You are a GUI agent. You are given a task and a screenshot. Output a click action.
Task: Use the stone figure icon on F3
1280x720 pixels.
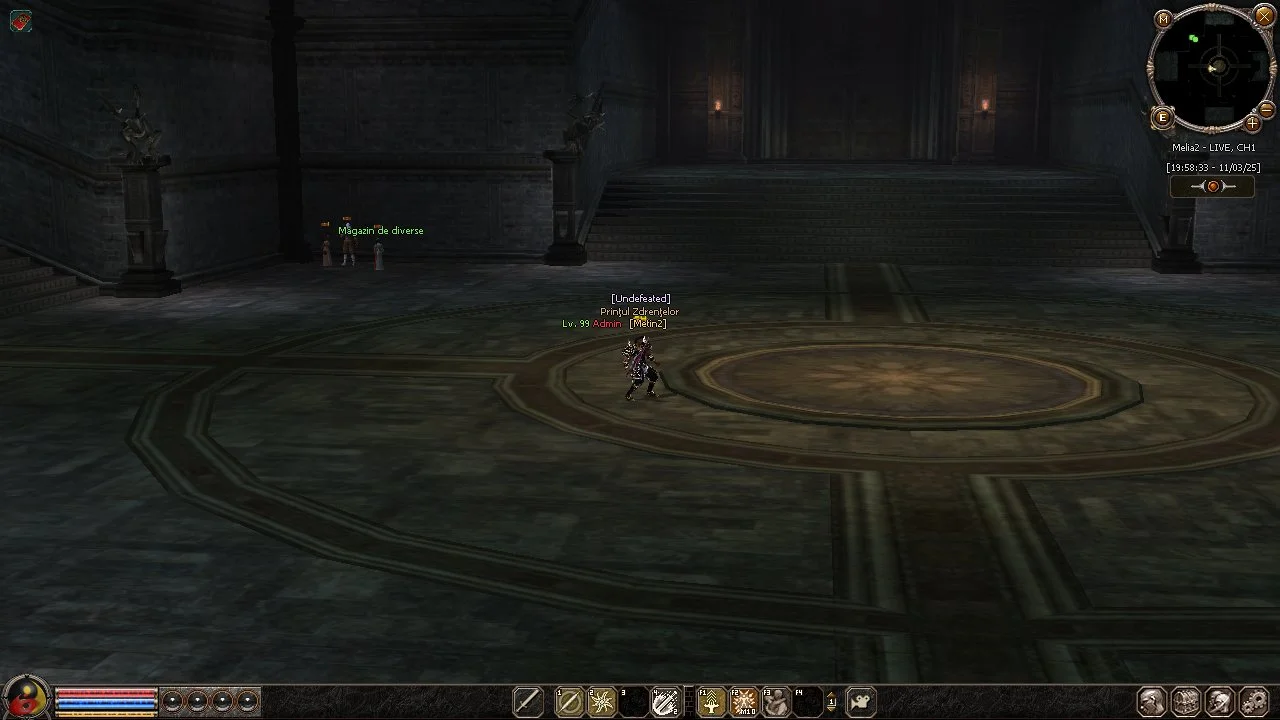[776, 702]
